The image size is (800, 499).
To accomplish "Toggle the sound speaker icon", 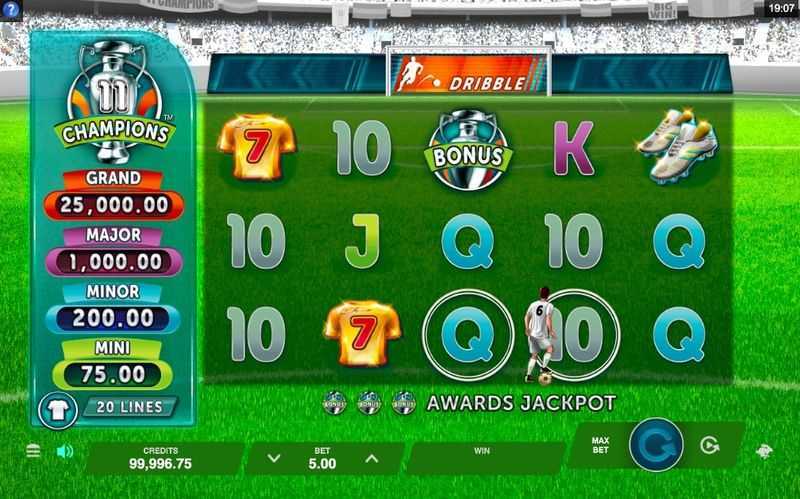I will coord(65,451).
